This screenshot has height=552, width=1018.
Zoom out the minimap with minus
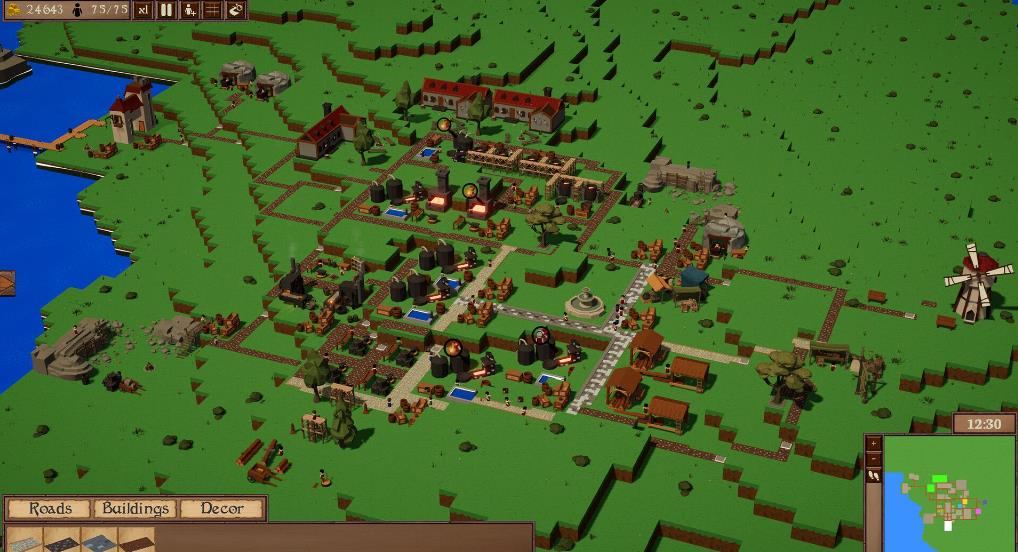(x=874, y=459)
